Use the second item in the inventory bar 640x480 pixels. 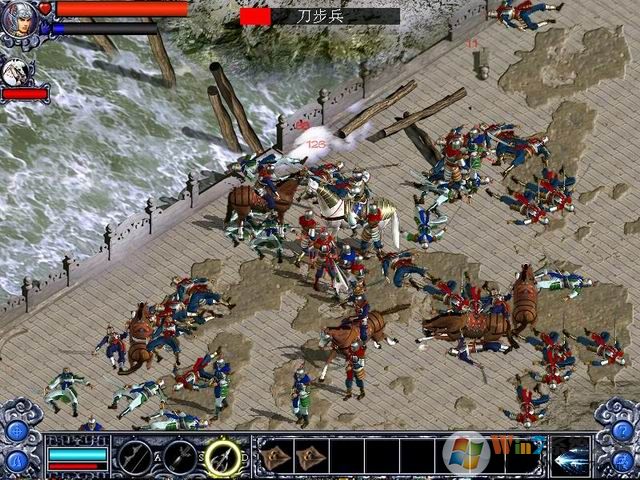click(x=312, y=456)
